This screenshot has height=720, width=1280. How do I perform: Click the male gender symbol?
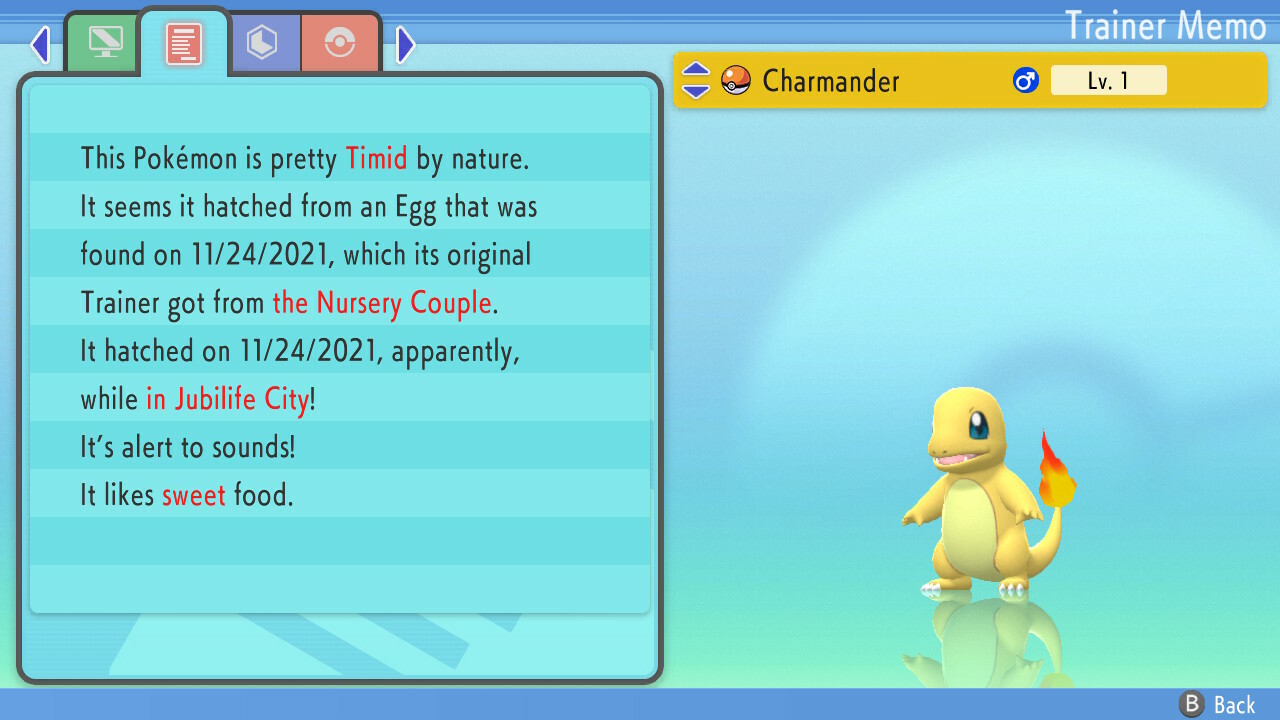coord(1023,80)
